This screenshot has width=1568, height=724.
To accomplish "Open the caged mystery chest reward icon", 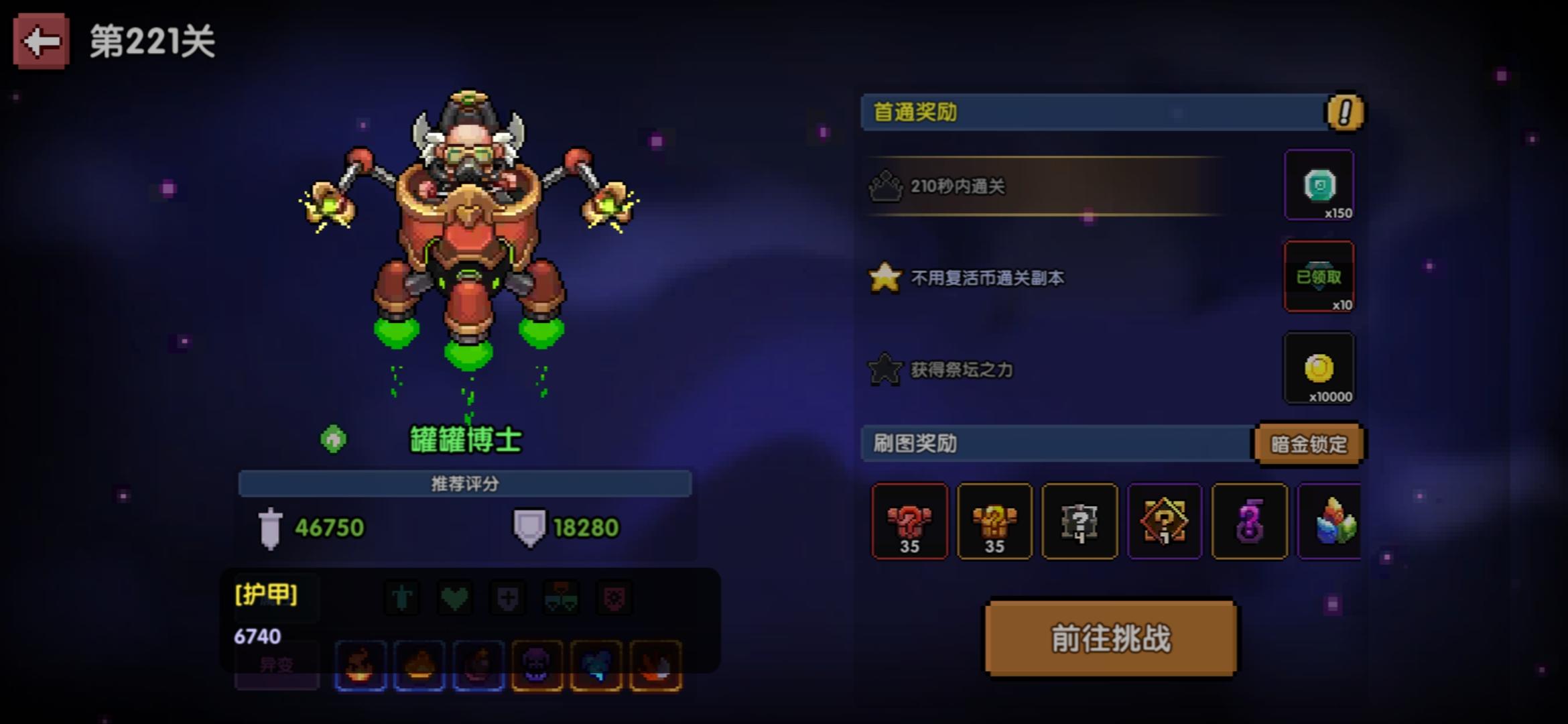I will (1080, 522).
